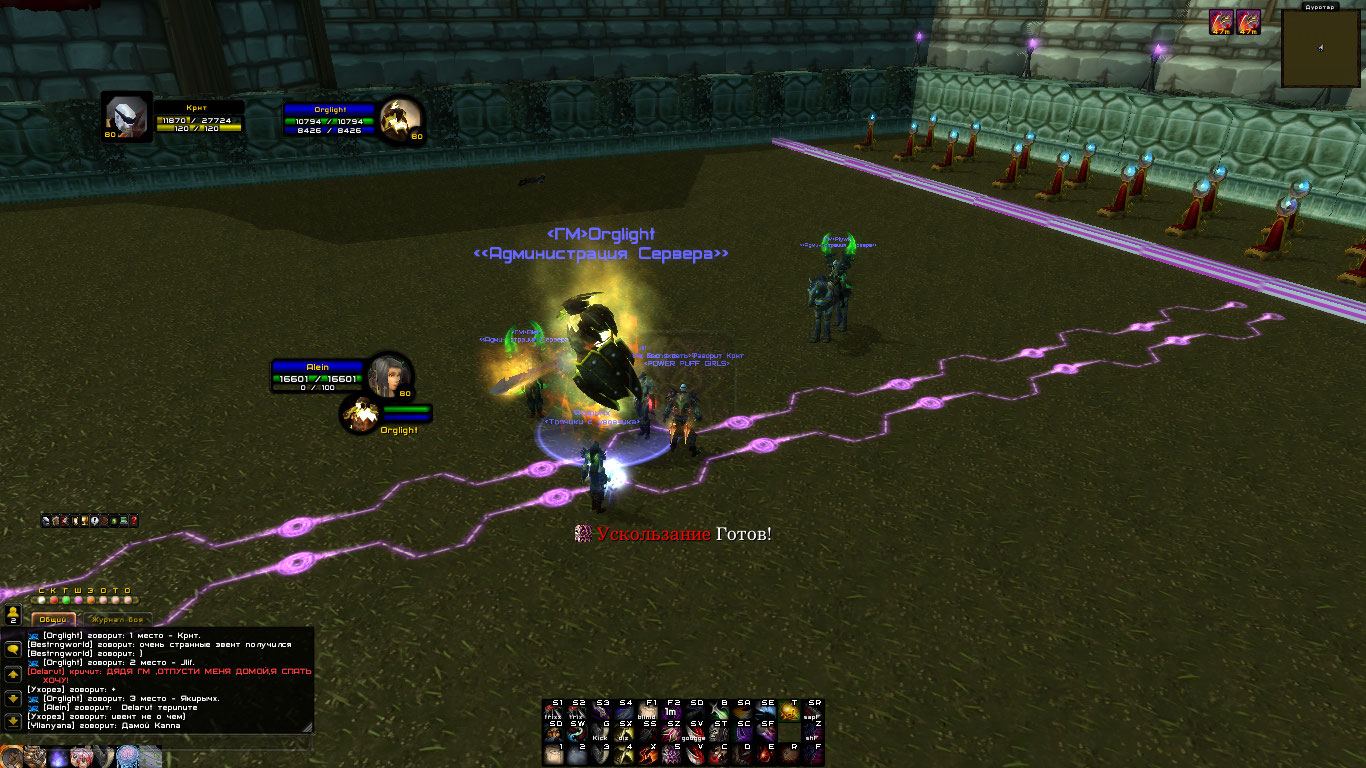This screenshot has height=768, width=1366.
Task: Activate the Sap ability bound to SR
Action: 814,710
